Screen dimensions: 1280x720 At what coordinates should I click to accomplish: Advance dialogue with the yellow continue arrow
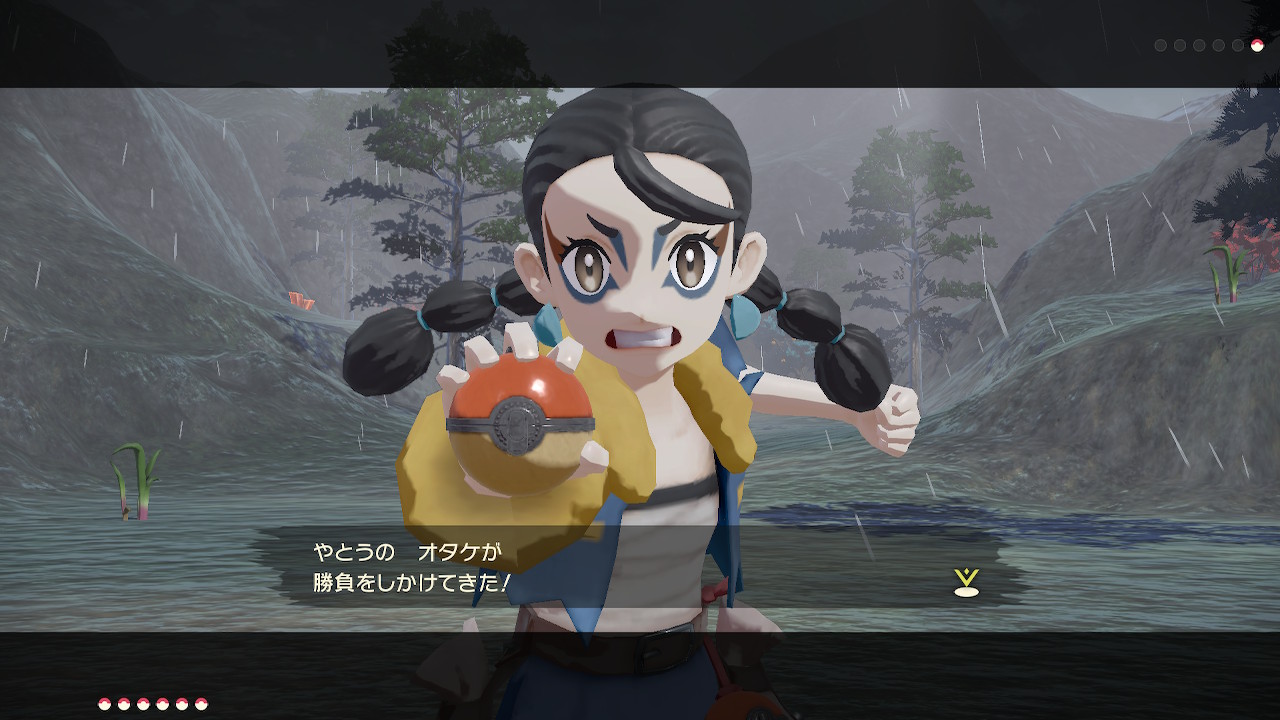coord(966,582)
